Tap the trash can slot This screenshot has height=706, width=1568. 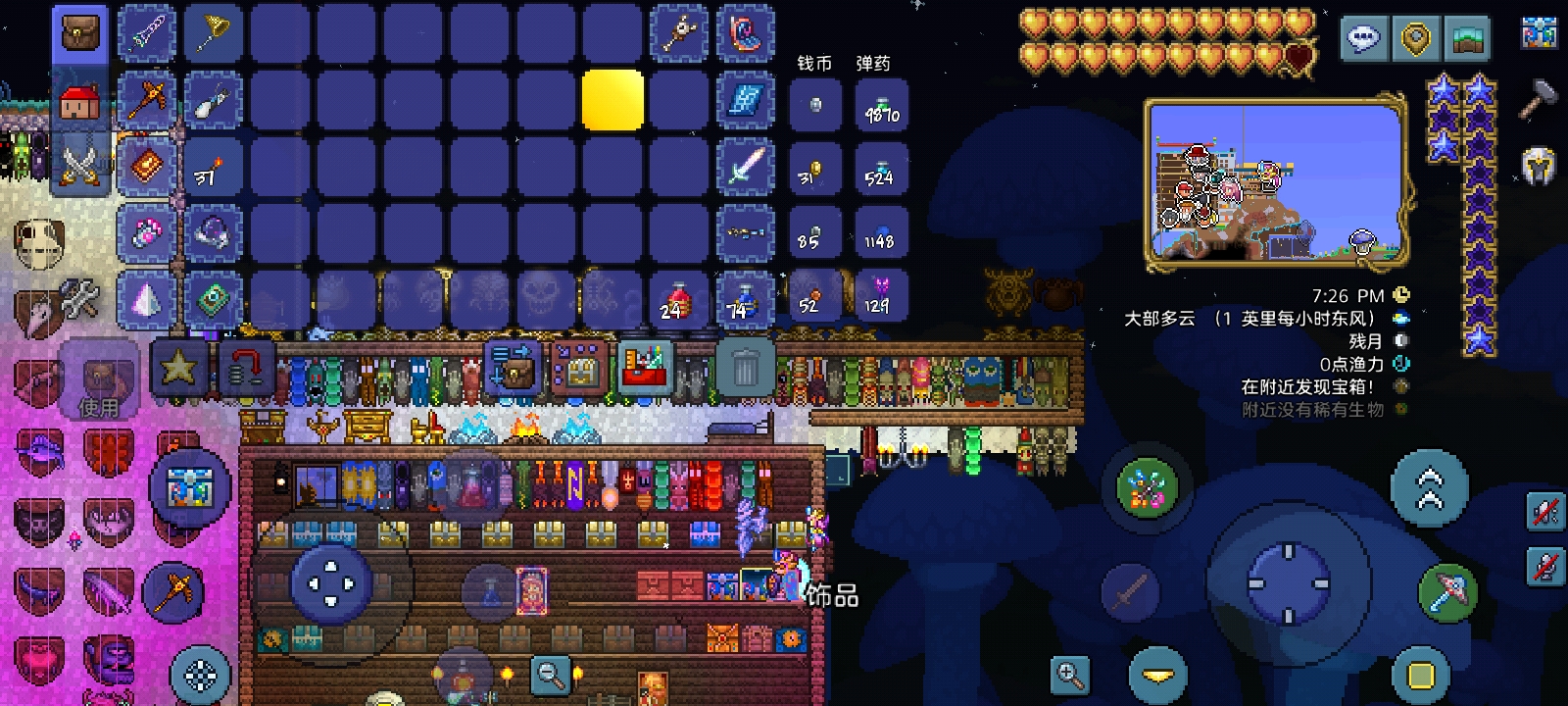745,368
